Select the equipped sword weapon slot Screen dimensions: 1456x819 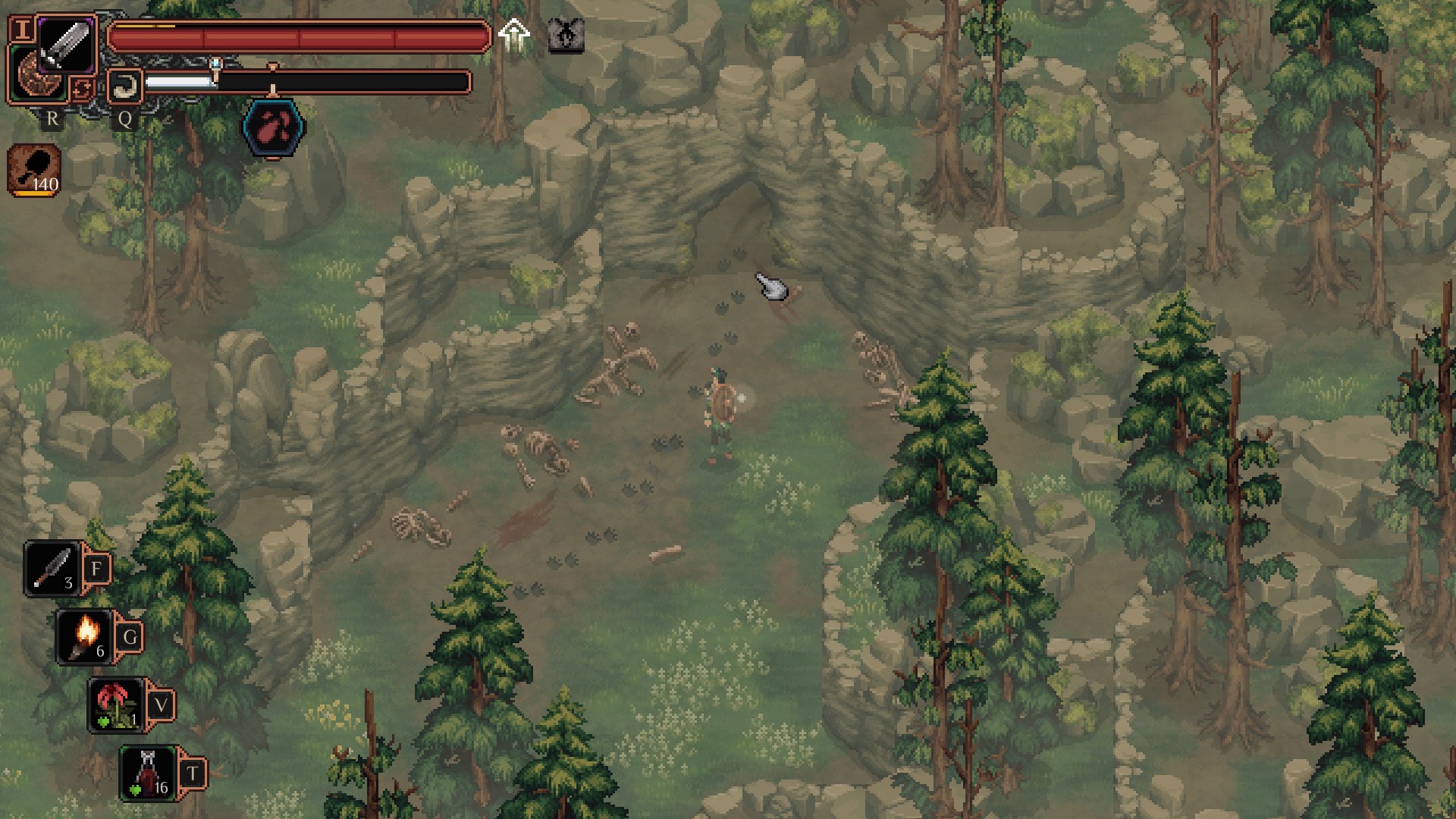(66, 45)
